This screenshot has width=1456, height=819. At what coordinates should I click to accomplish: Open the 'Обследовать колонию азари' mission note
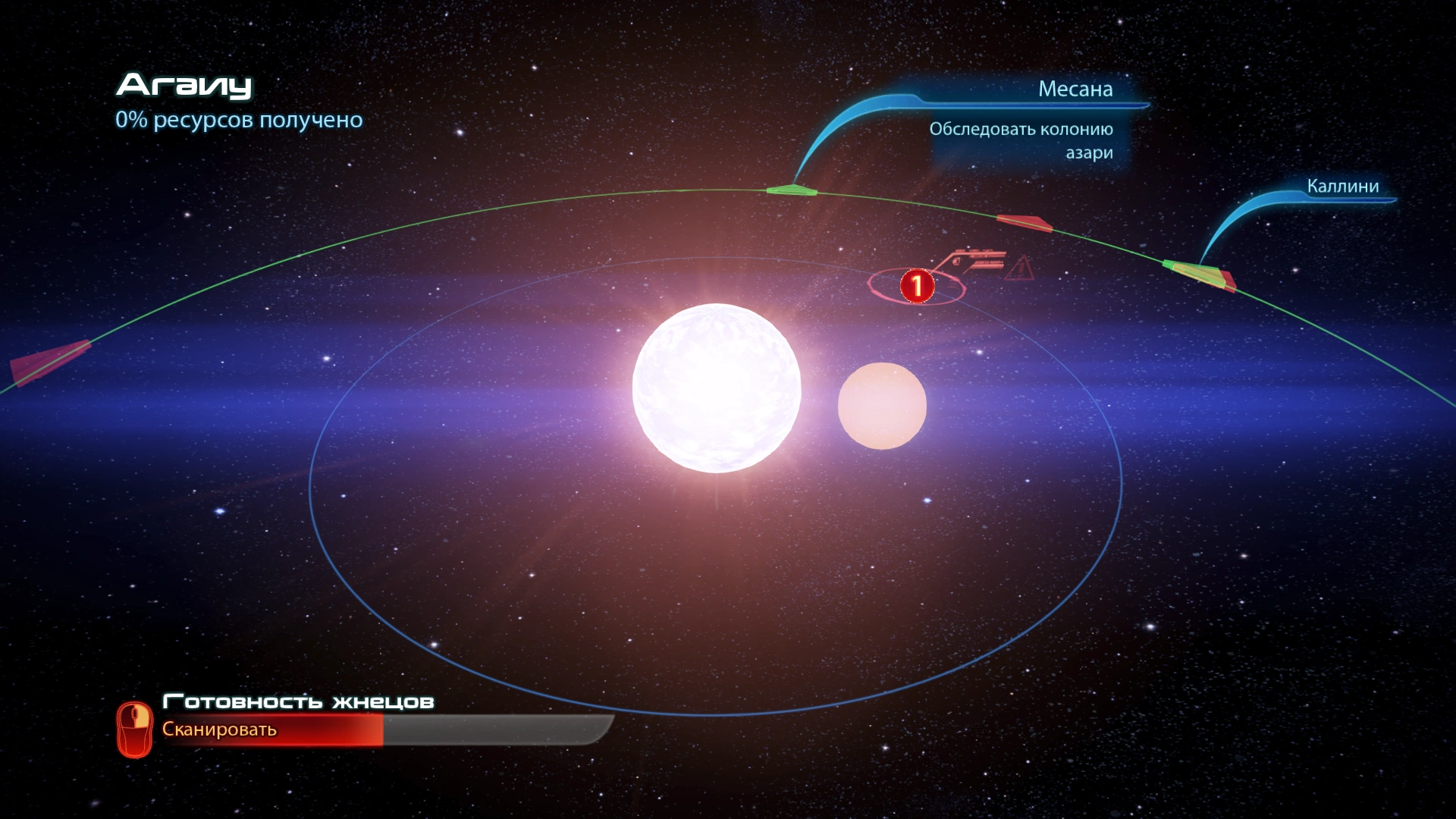1021,141
